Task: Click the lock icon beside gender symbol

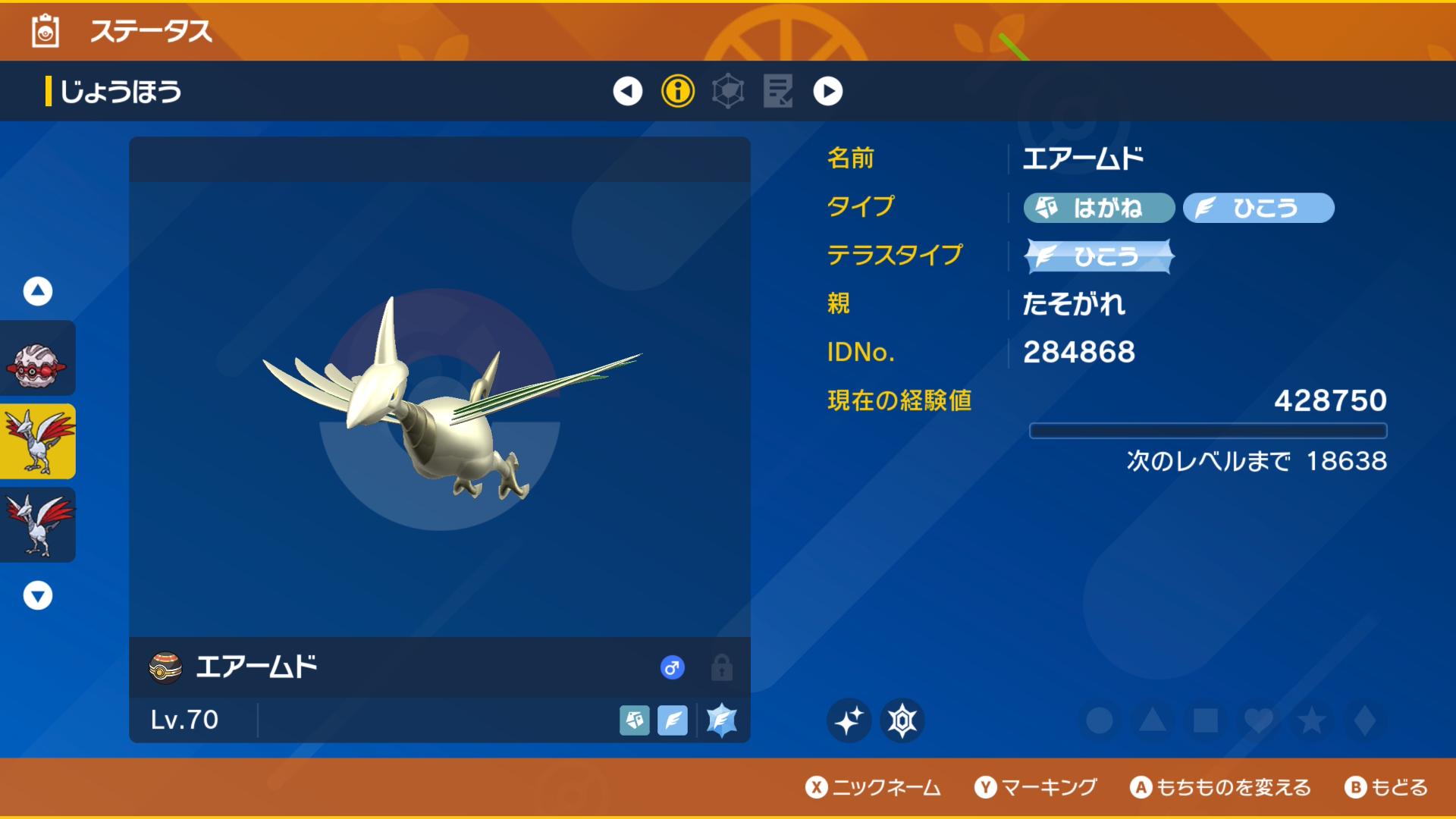Action: [x=721, y=667]
